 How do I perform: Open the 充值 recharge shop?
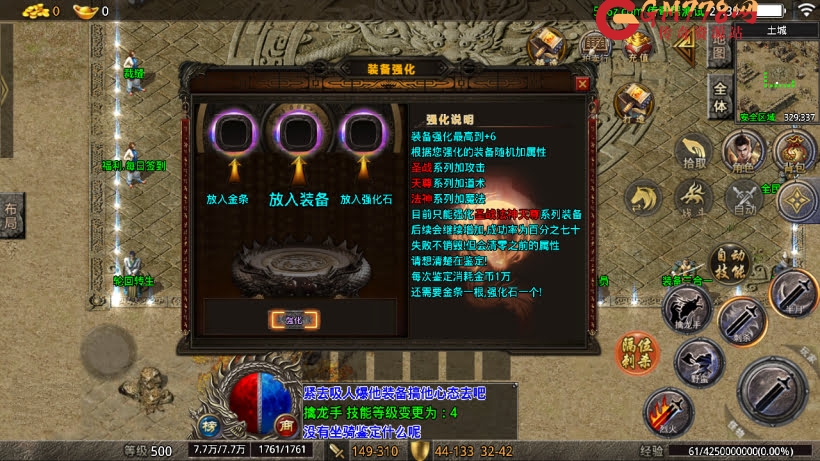tap(638, 44)
